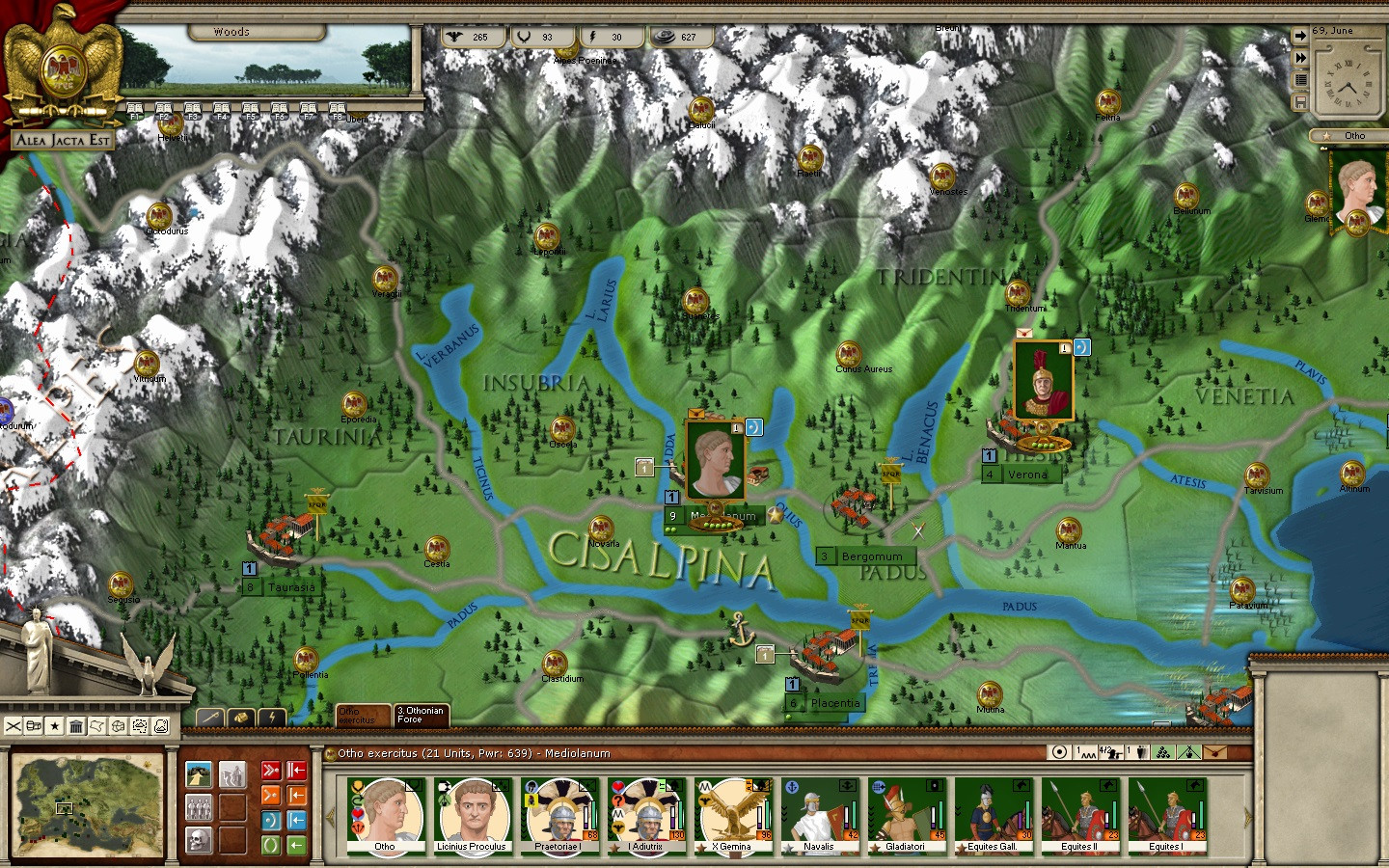Image resolution: width=1389 pixels, height=868 pixels.
Task: End the turn with the single arrow button
Action: pos(1300,36)
